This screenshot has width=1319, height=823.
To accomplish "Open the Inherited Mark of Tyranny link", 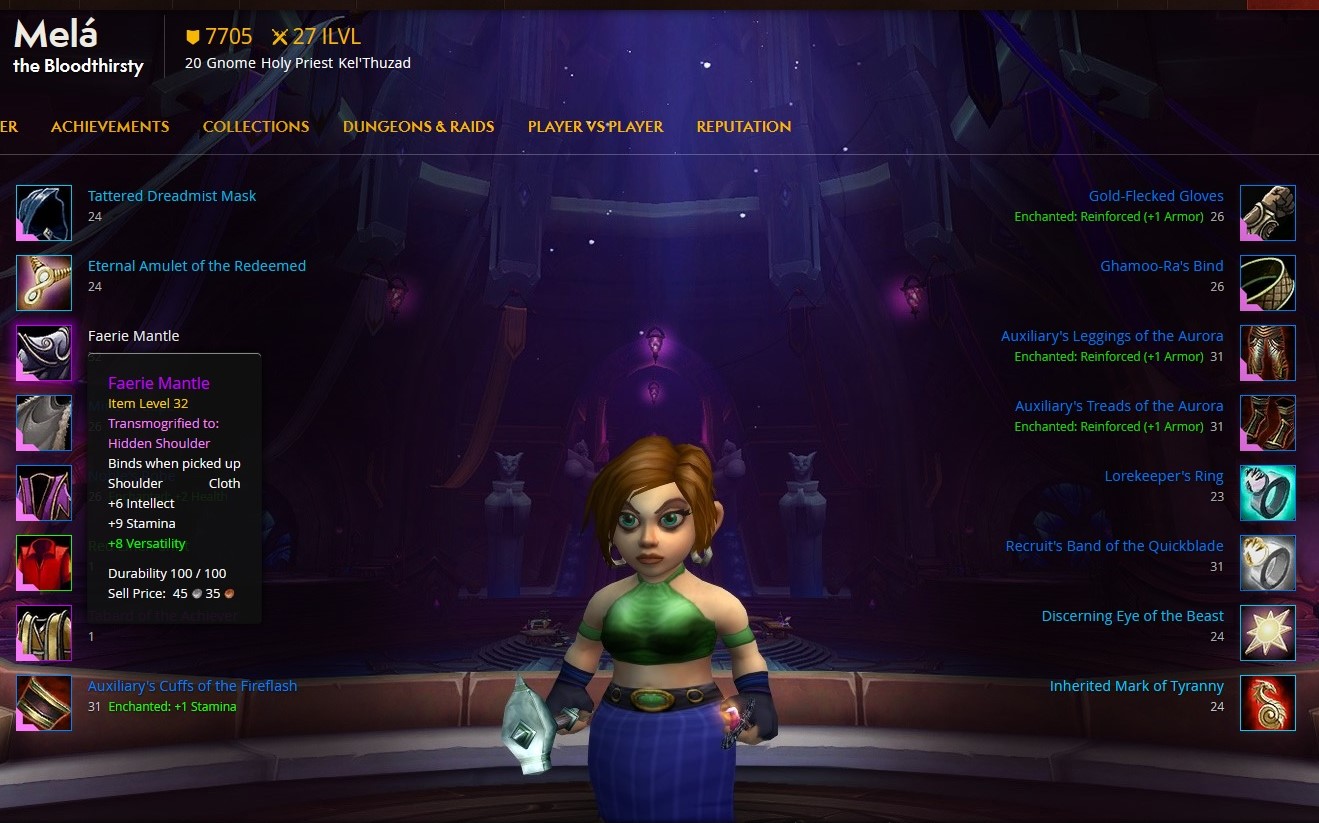I will tap(1136, 686).
